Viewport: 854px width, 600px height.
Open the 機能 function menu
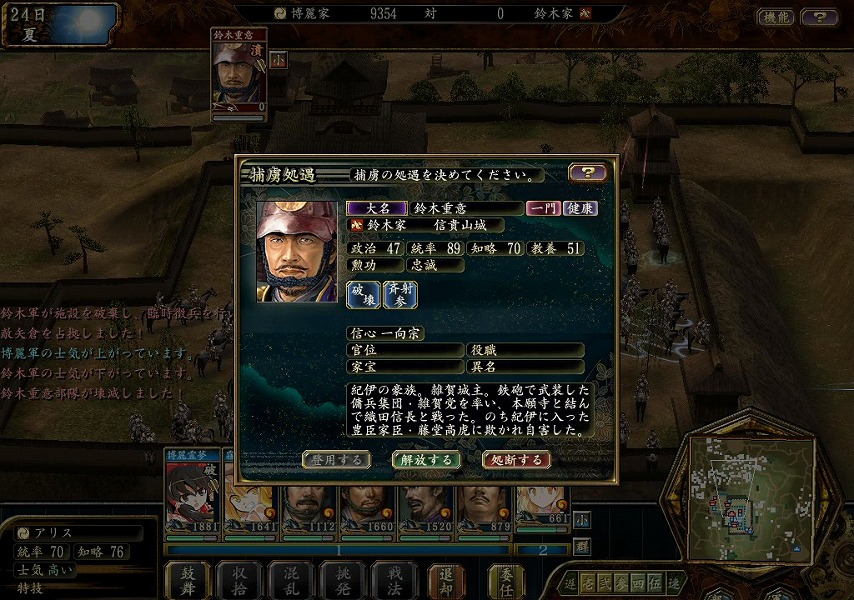click(774, 17)
